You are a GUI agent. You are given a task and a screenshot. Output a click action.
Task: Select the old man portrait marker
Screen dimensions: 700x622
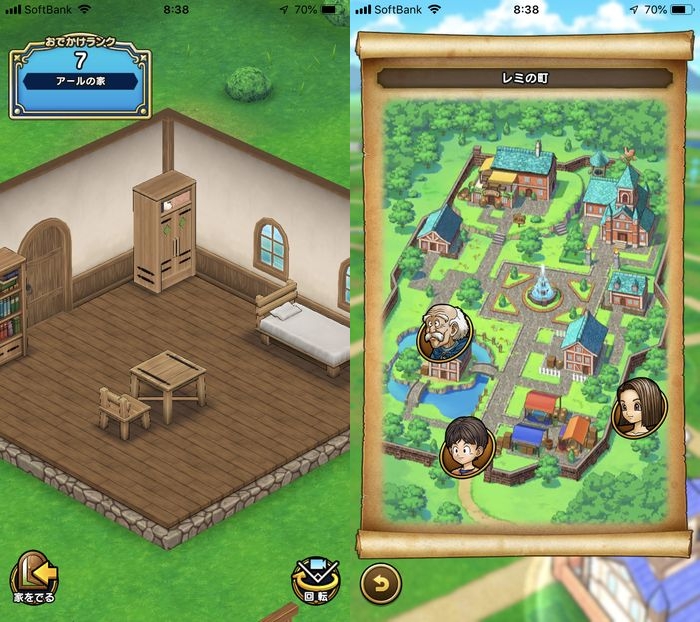(x=444, y=333)
